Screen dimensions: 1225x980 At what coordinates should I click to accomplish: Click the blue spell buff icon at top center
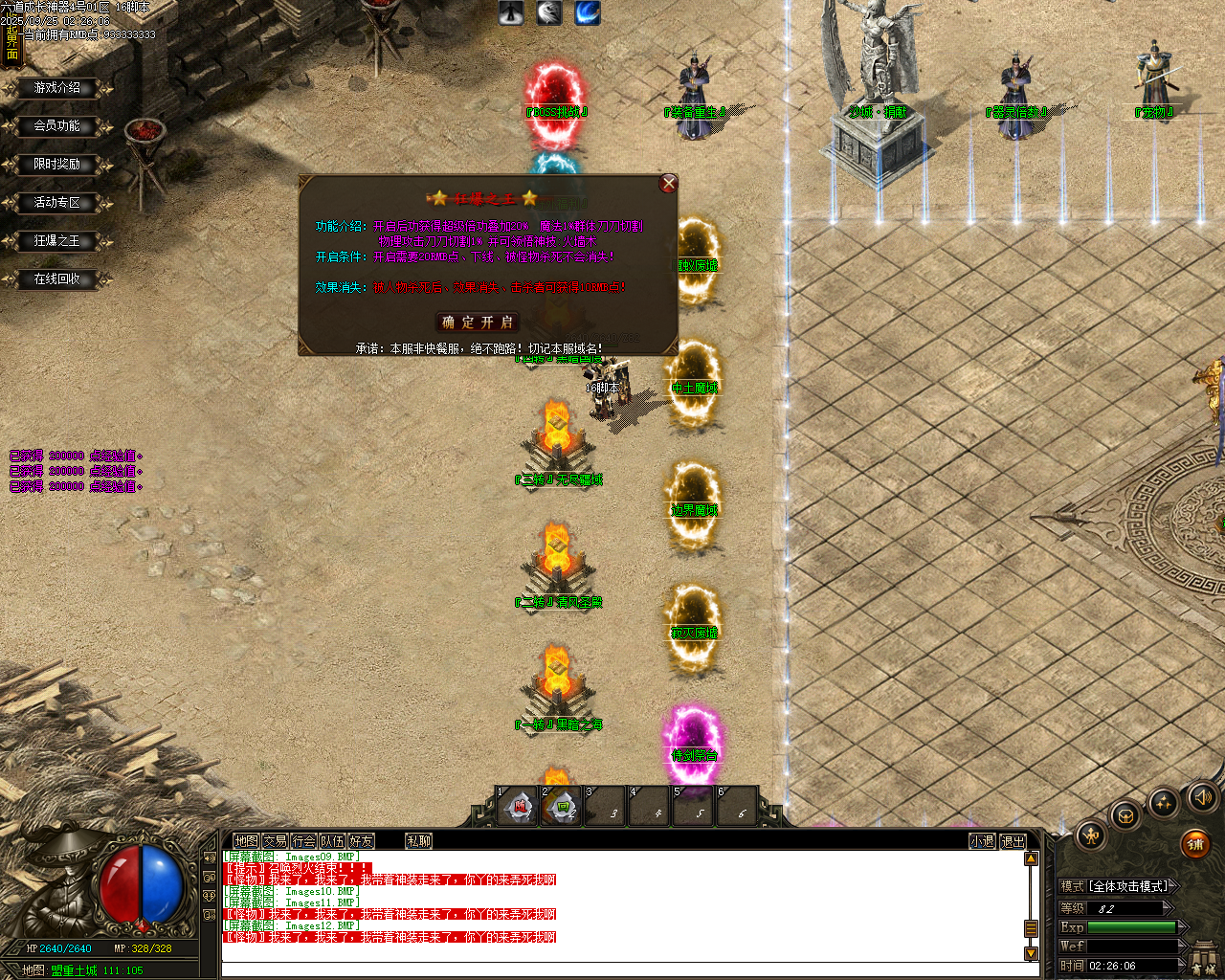pos(587,12)
